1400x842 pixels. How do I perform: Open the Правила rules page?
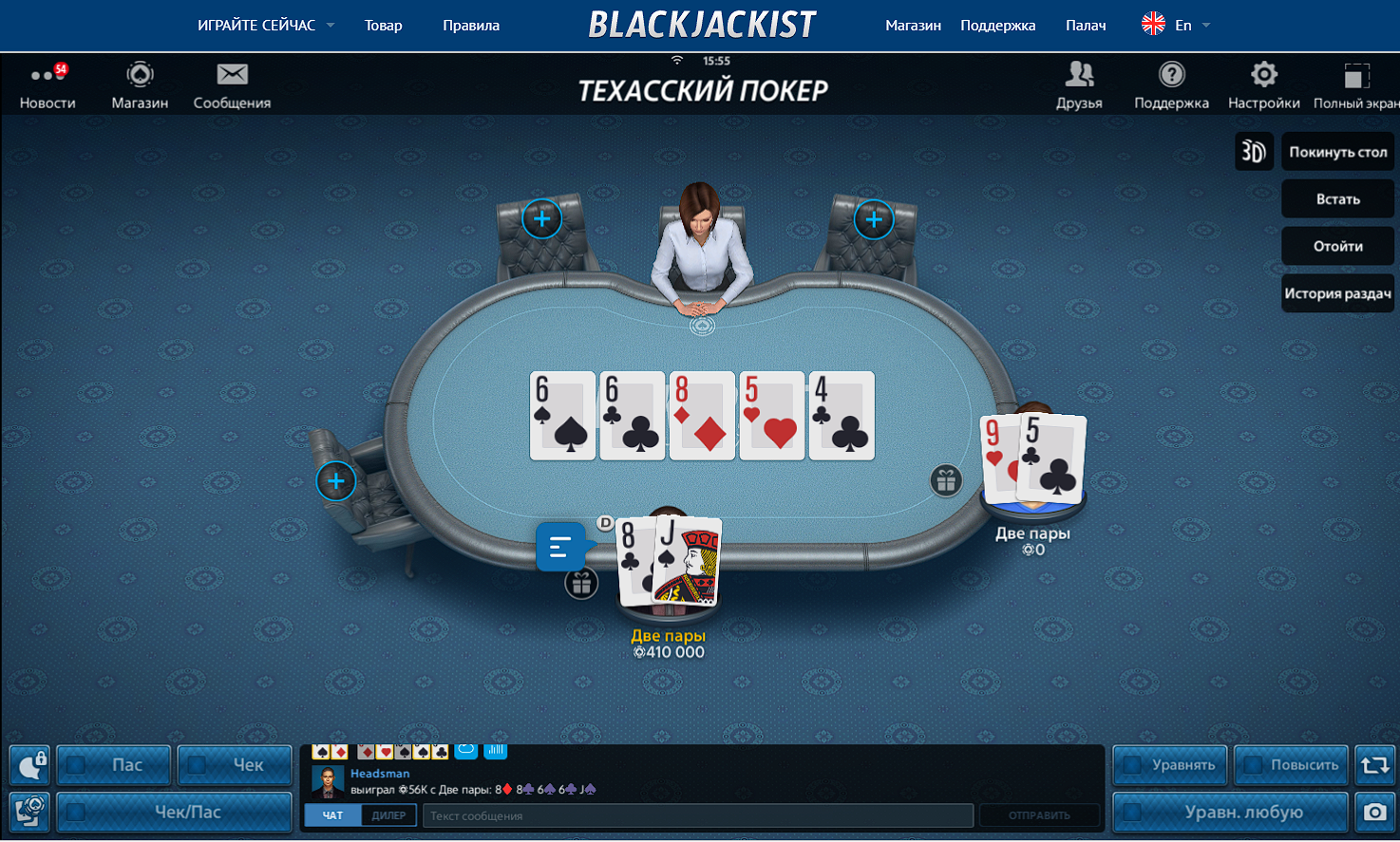click(470, 26)
